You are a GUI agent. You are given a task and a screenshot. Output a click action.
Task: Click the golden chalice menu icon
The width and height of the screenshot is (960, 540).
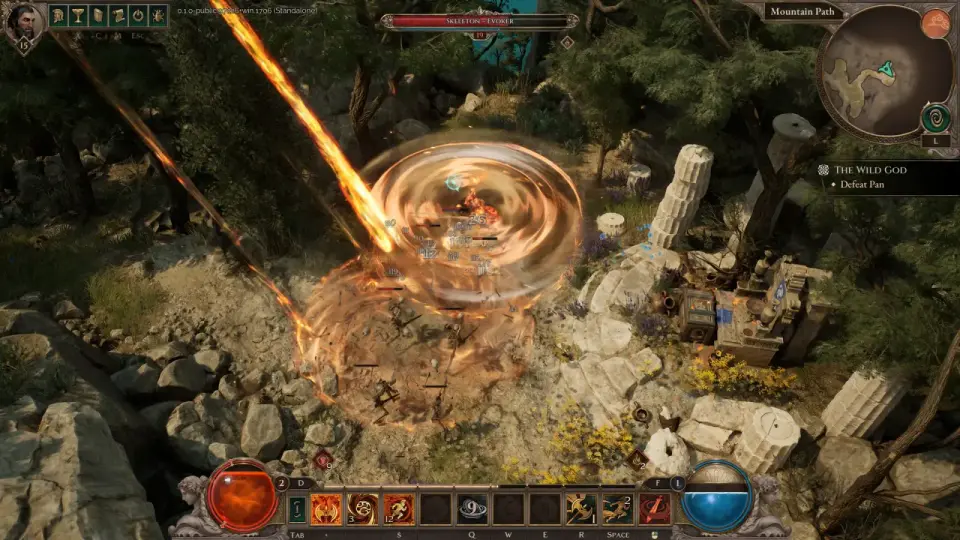[78, 15]
